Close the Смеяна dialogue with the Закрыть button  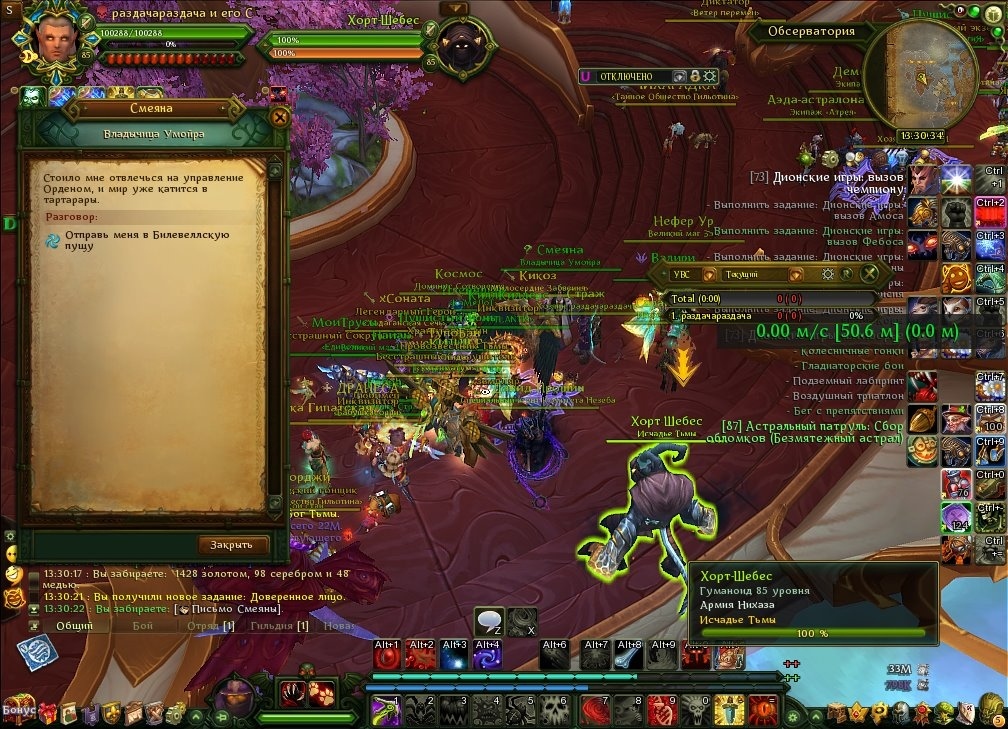[x=234, y=545]
